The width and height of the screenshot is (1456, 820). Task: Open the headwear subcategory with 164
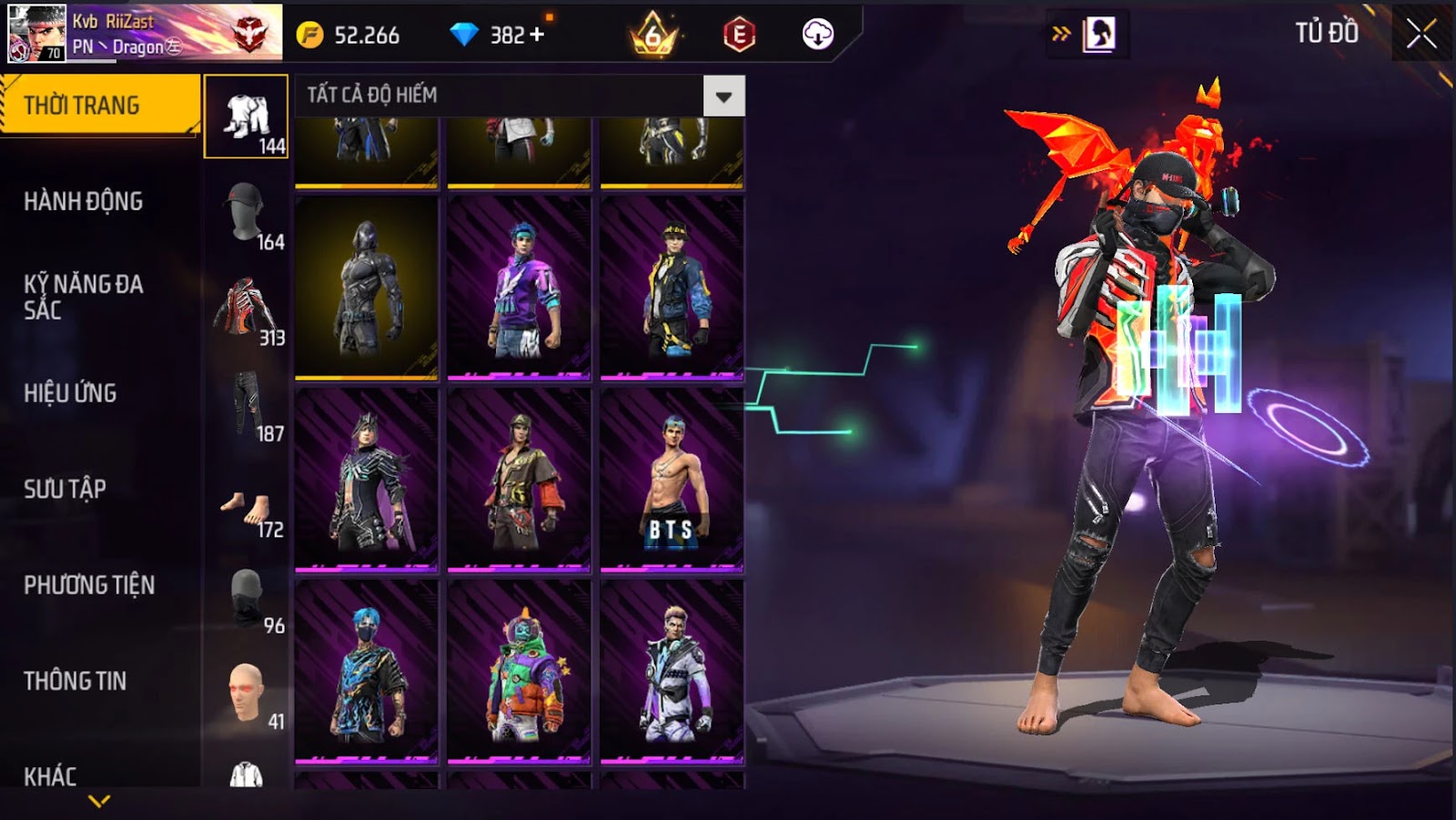pos(247,214)
